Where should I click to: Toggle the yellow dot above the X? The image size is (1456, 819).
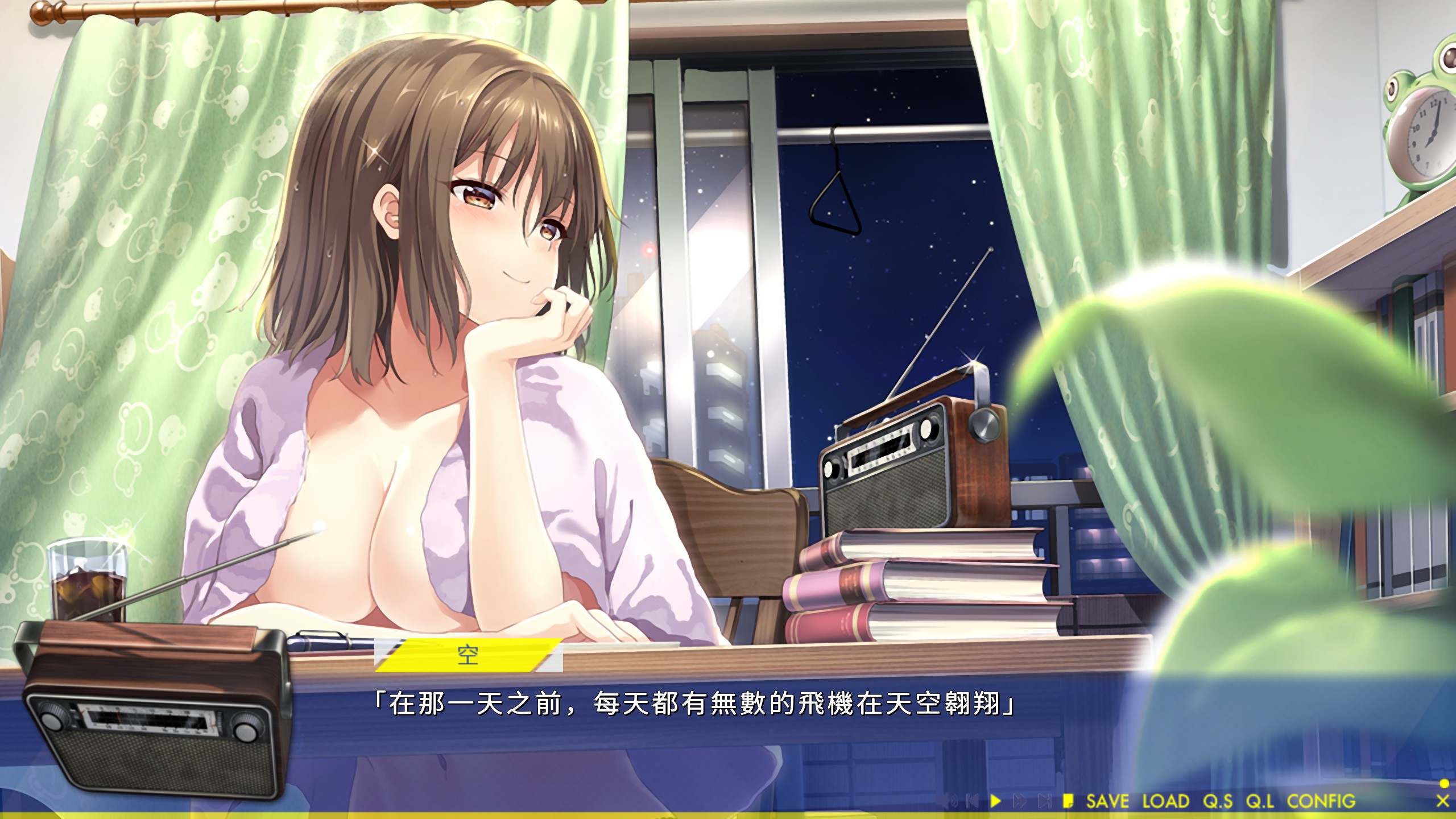click(1443, 784)
